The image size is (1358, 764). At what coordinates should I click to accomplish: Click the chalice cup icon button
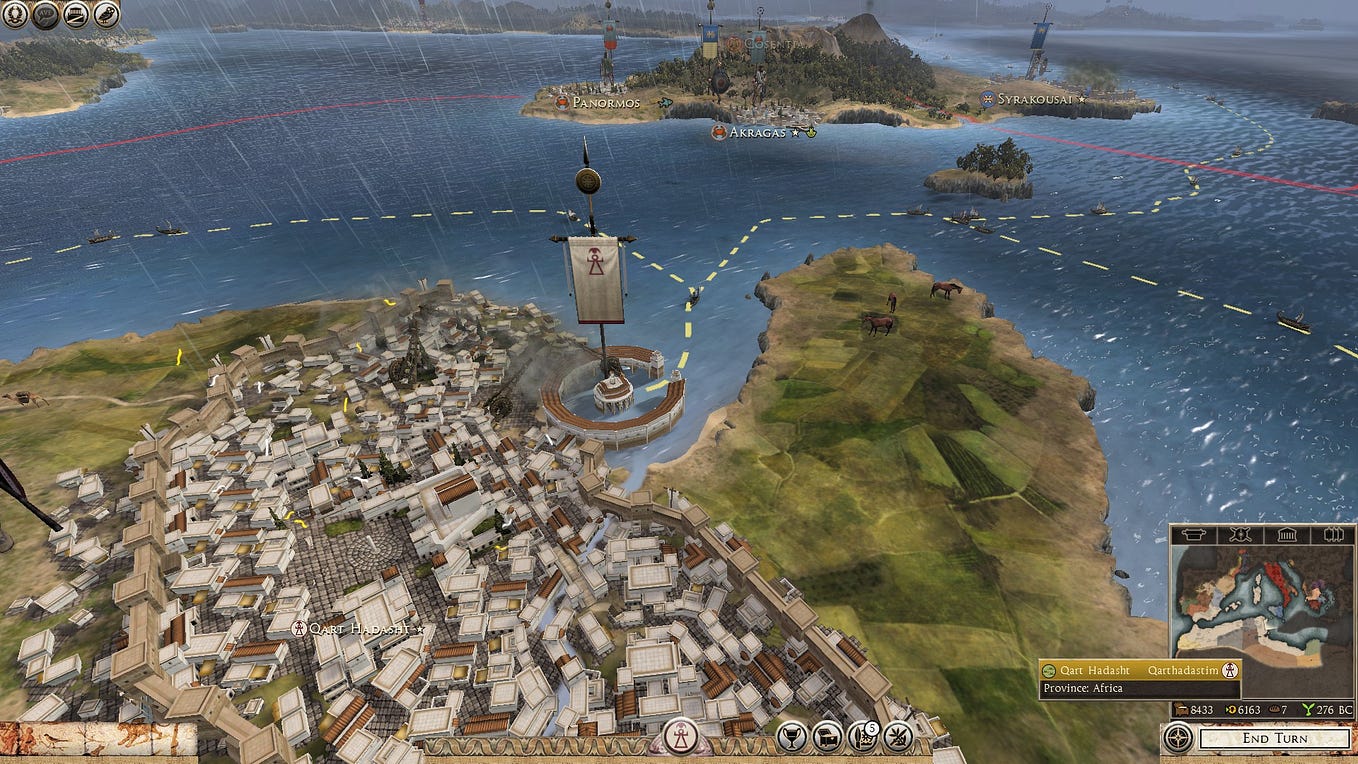(793, 738)
